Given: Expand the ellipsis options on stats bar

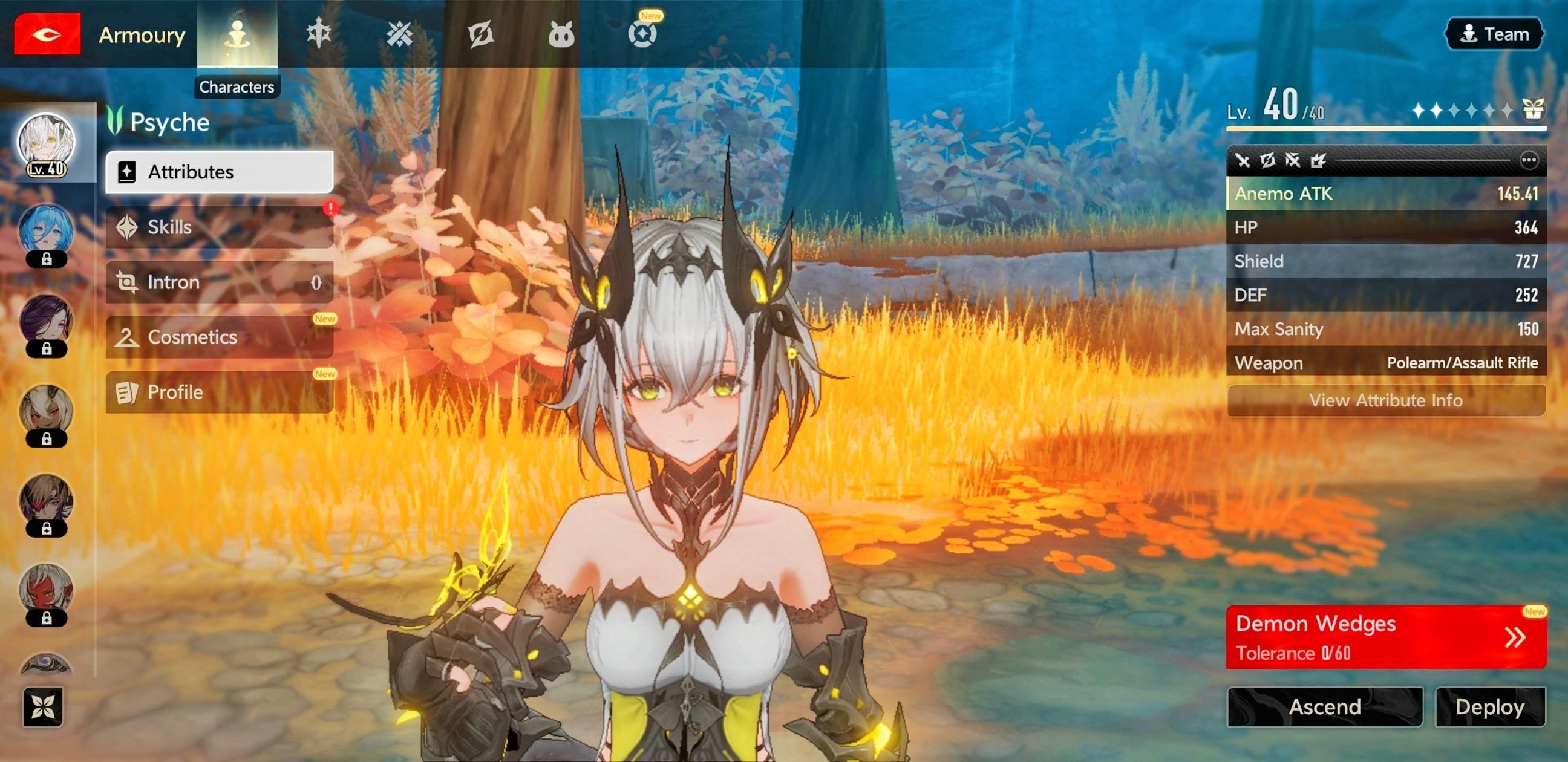Looking at the screenshot, I should tap(1529, 160).
